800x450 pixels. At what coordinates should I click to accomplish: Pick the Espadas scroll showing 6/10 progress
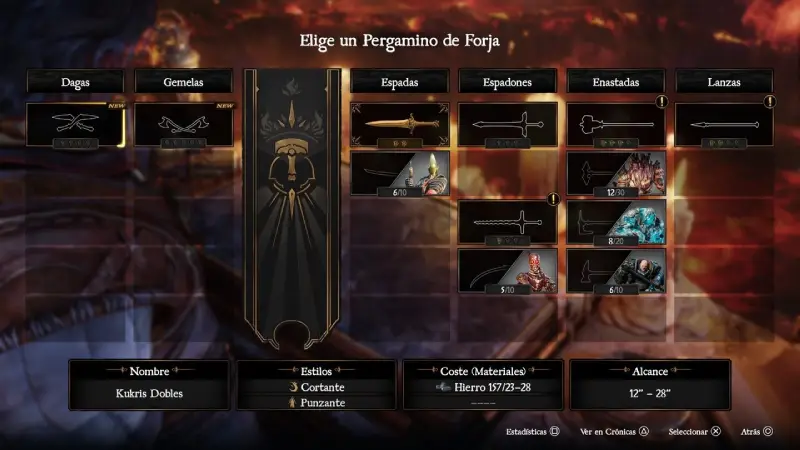400,173
